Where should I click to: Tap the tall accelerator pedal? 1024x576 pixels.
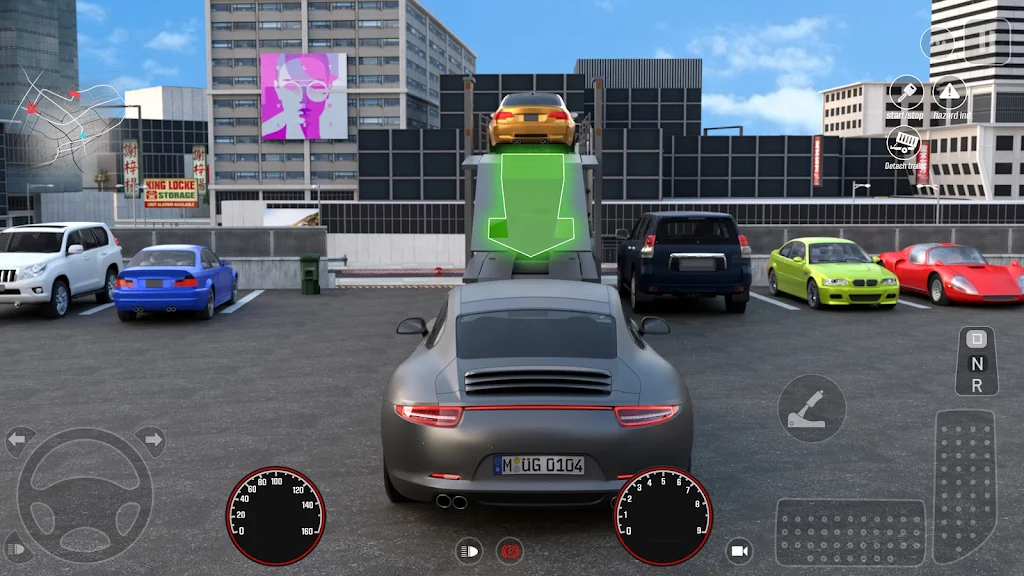click(x=965, y=484)
